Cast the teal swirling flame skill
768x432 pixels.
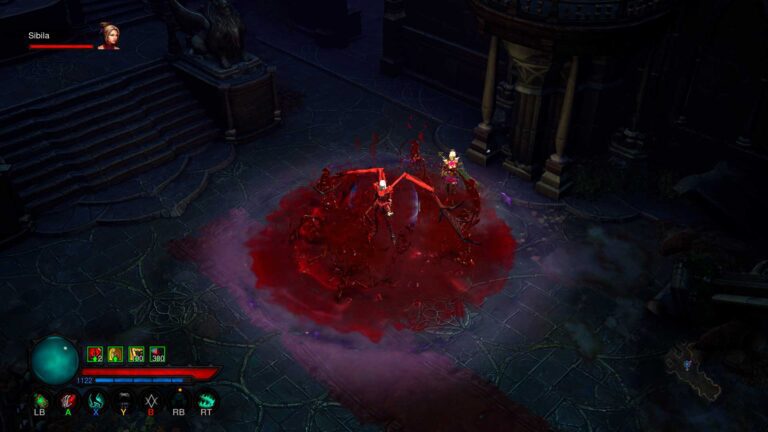pyautogui.click(x=96, y=400)
